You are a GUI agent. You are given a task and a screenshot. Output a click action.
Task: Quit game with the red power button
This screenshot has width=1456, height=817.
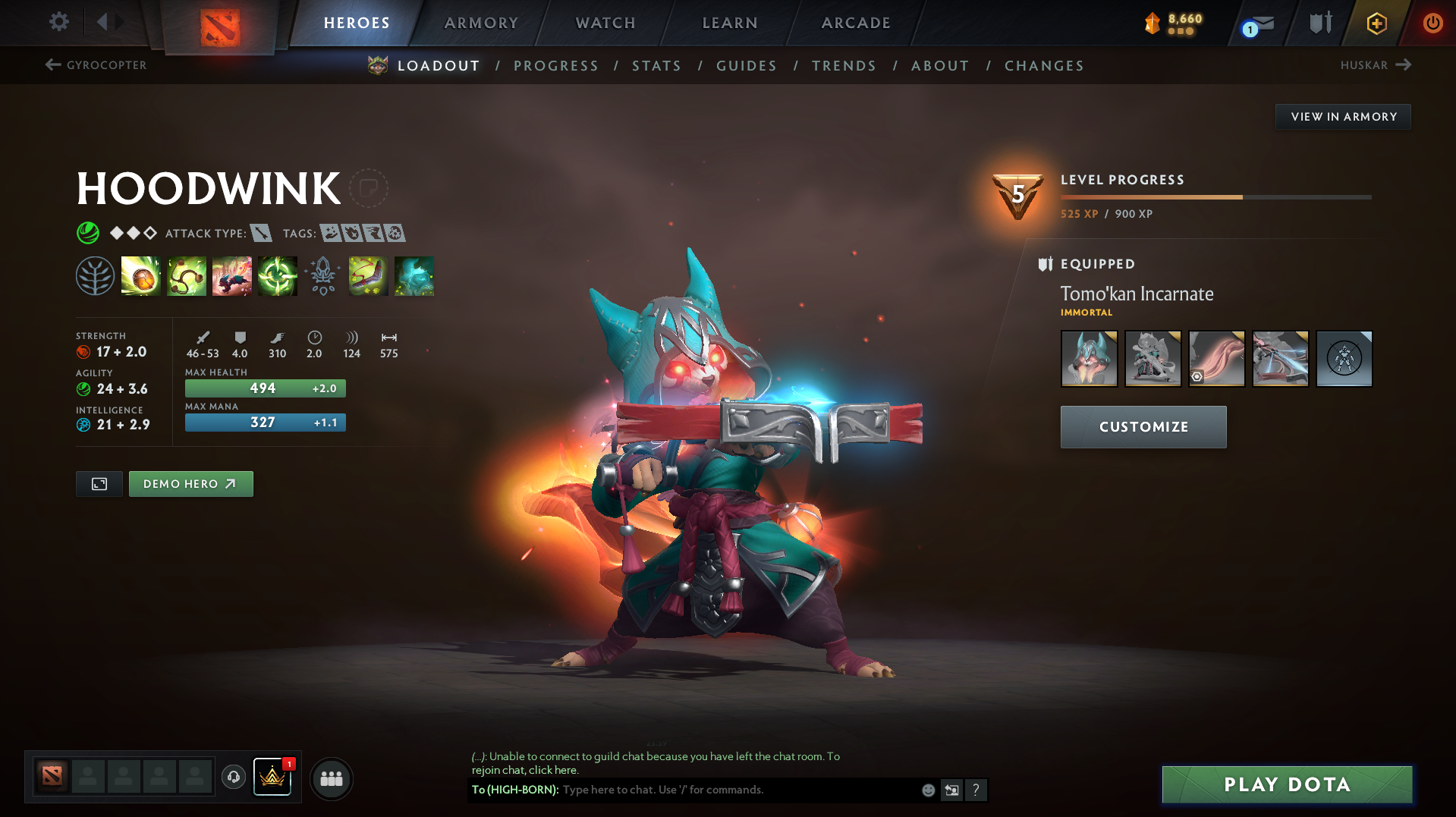1432,23
